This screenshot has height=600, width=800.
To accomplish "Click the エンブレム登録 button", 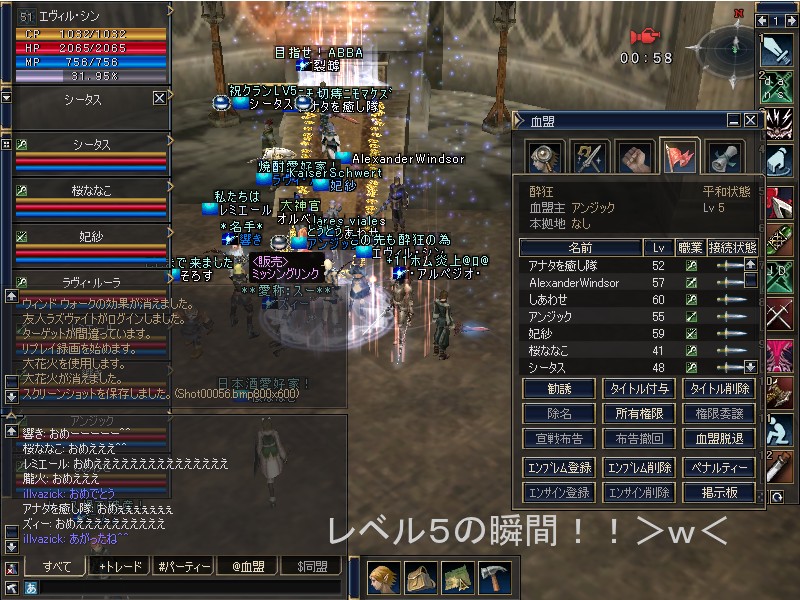I will (x=559, y=467).
